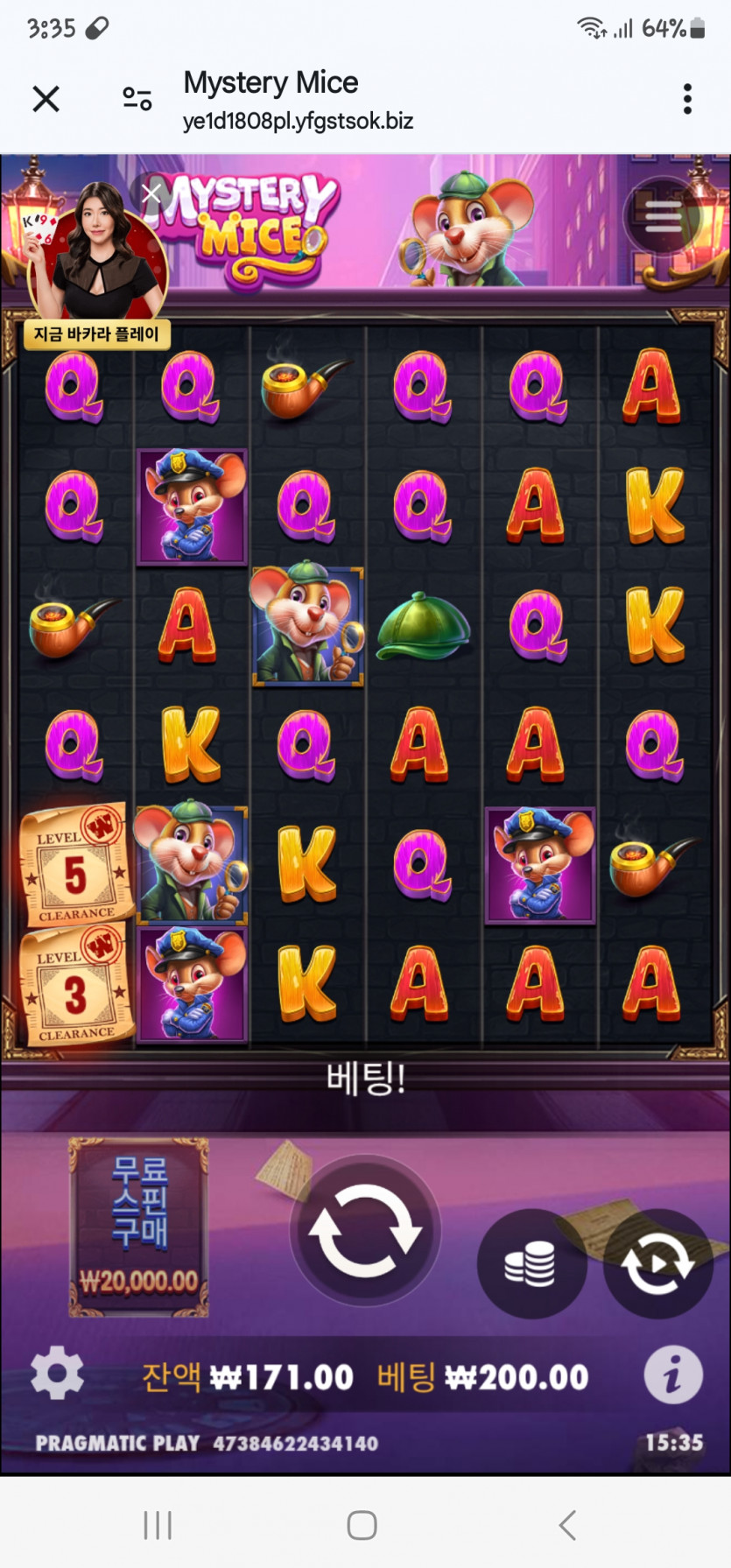Close the browser tab with the X

[x=46, y=99]
